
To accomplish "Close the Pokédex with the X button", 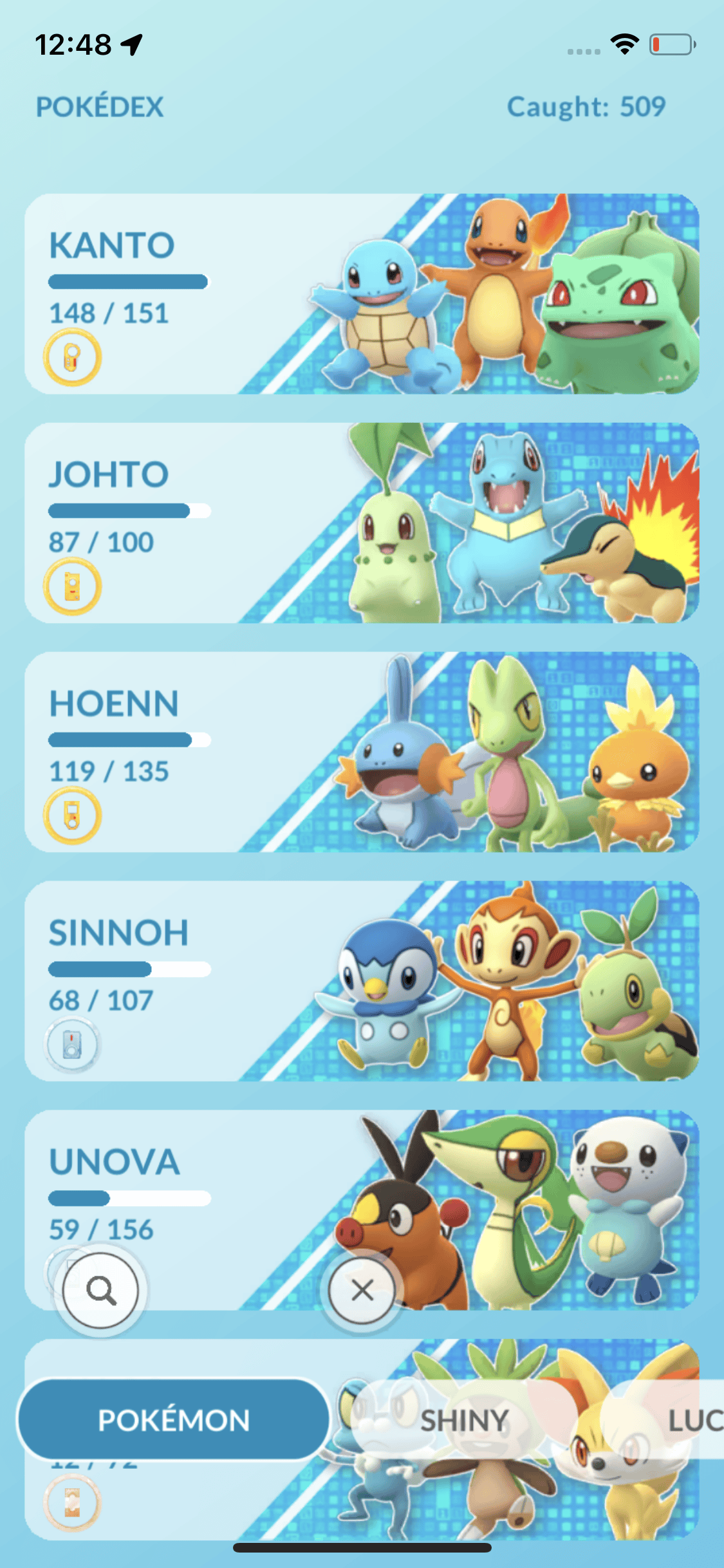I will coord(362,1290).
